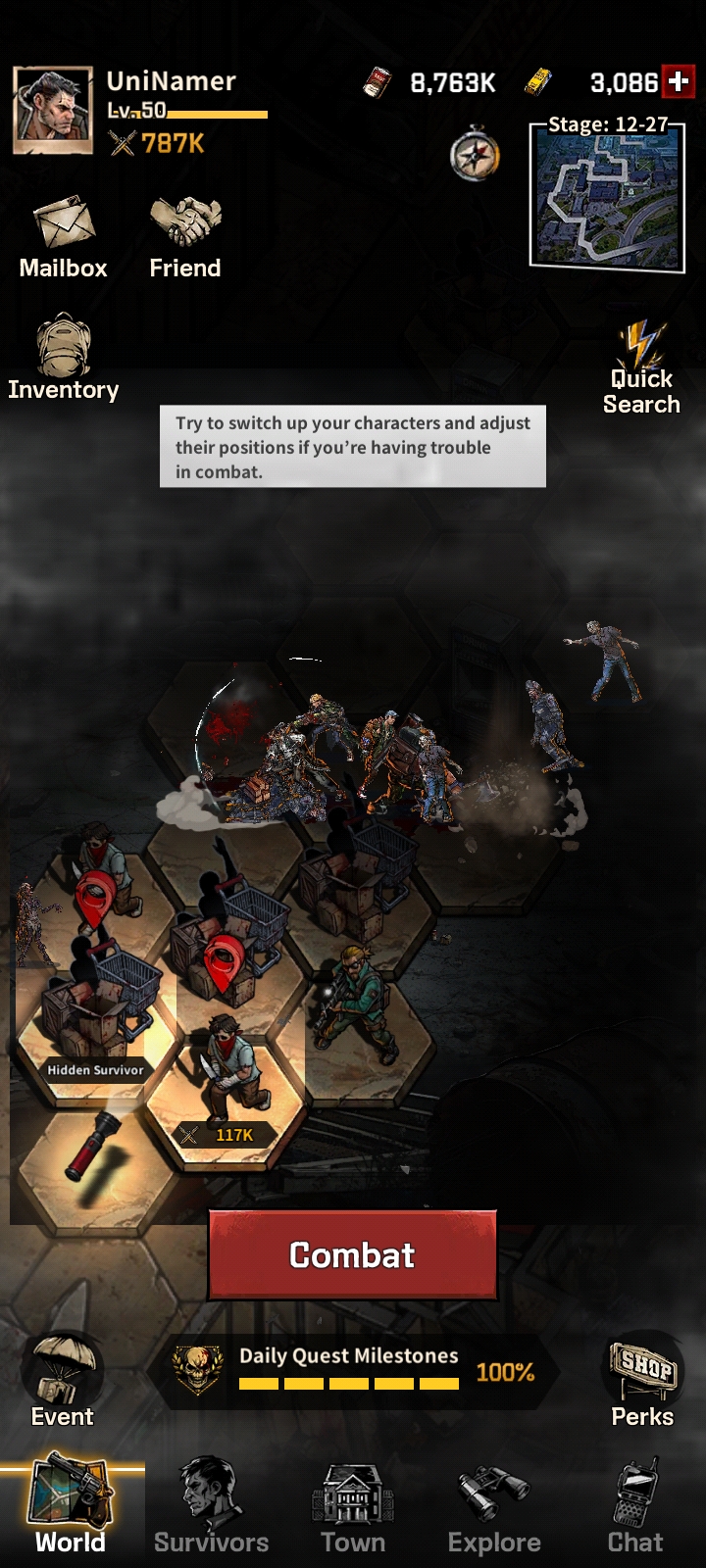Image resolution: width=706 pixels, height=1568 pixels.
Task: Start the fight with the Combat button
Action: [352, 1255]
